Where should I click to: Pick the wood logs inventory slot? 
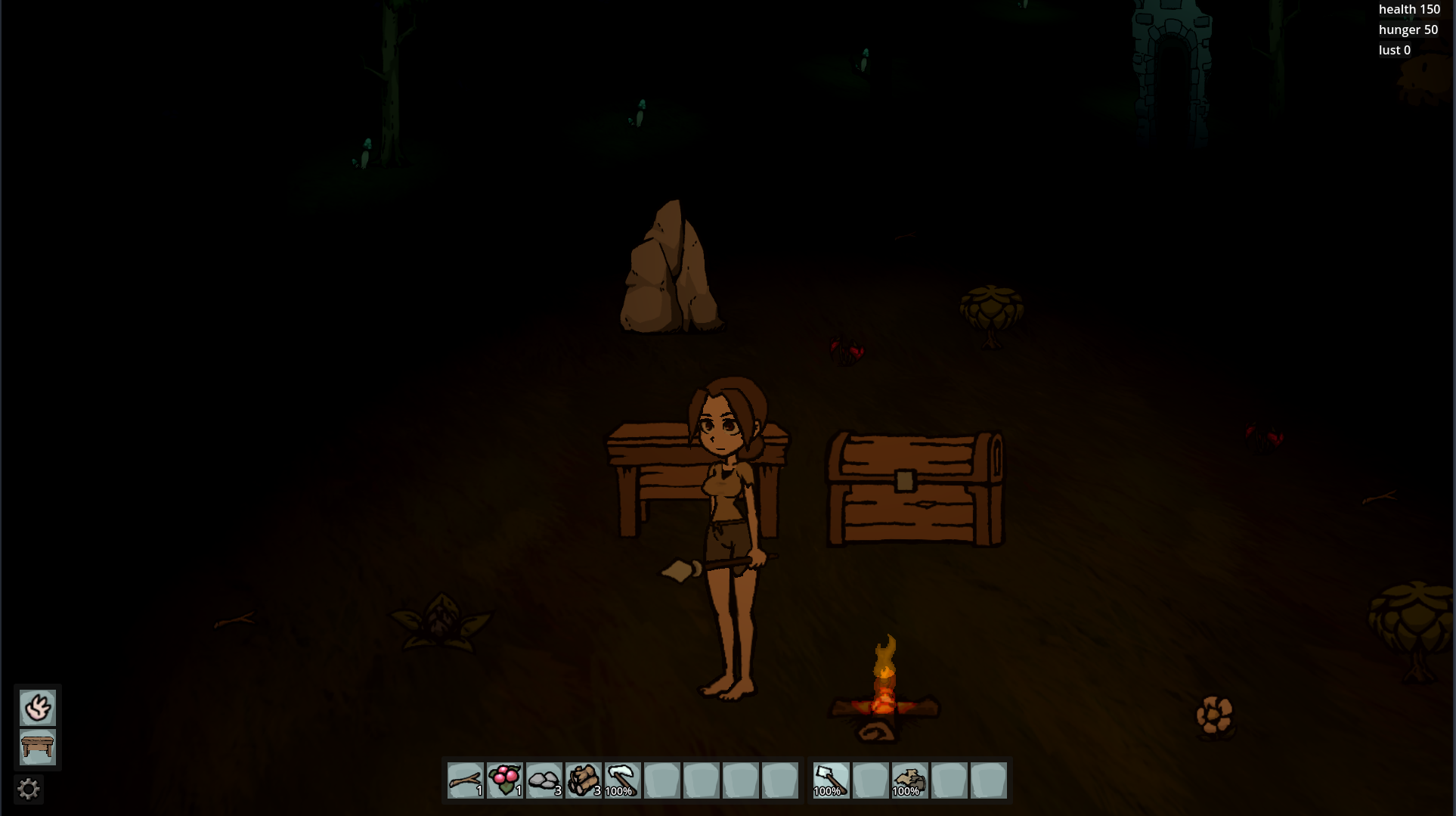(583, 780)
